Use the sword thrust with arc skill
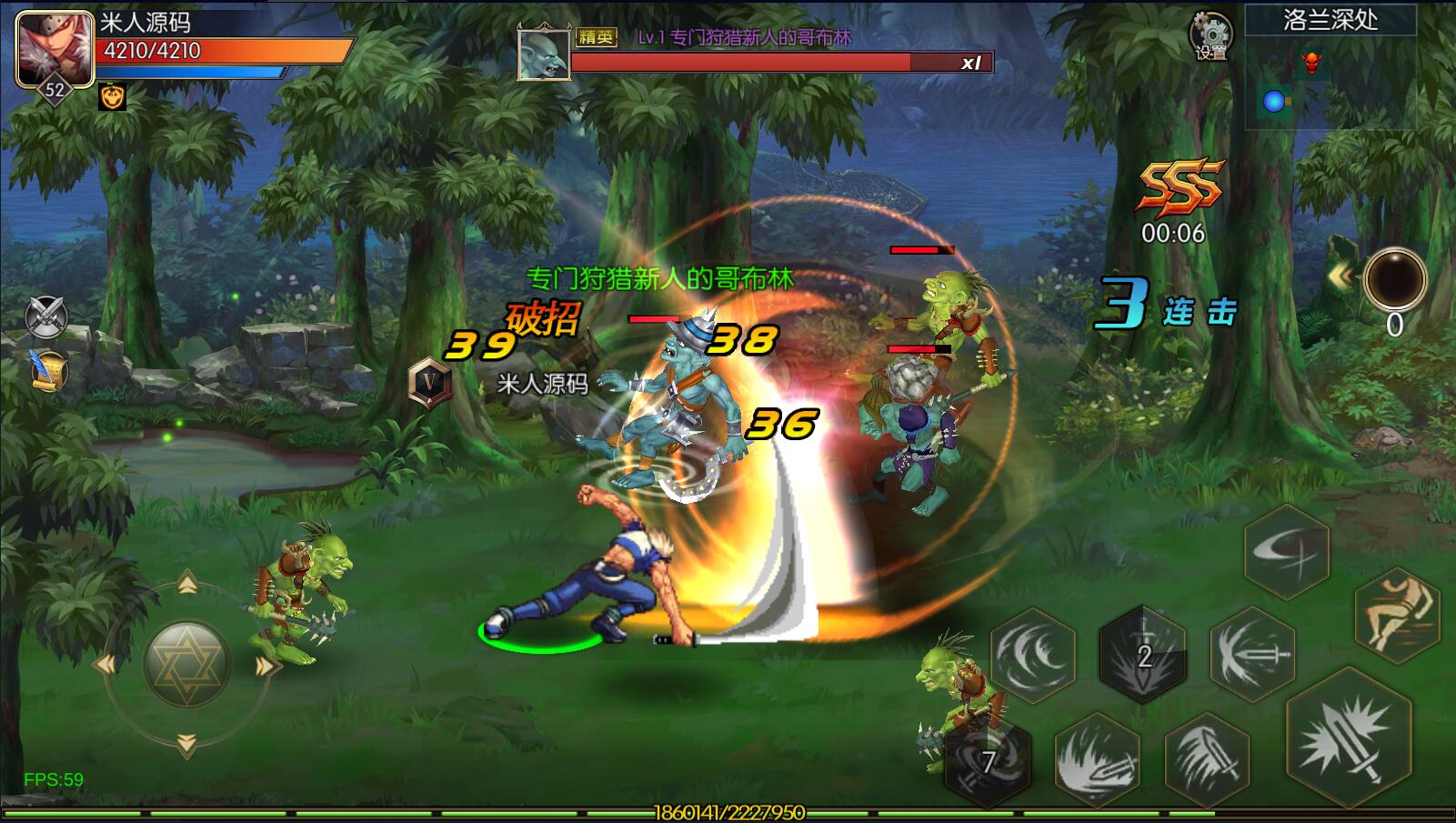This screenshot has height=823, width=1456. click(1253, 655)
